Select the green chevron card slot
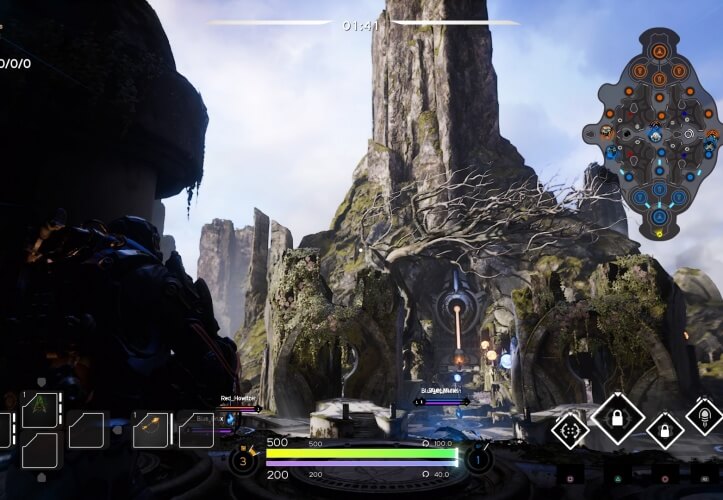Screen dimensions: 723x500 (x=40, y=409)
